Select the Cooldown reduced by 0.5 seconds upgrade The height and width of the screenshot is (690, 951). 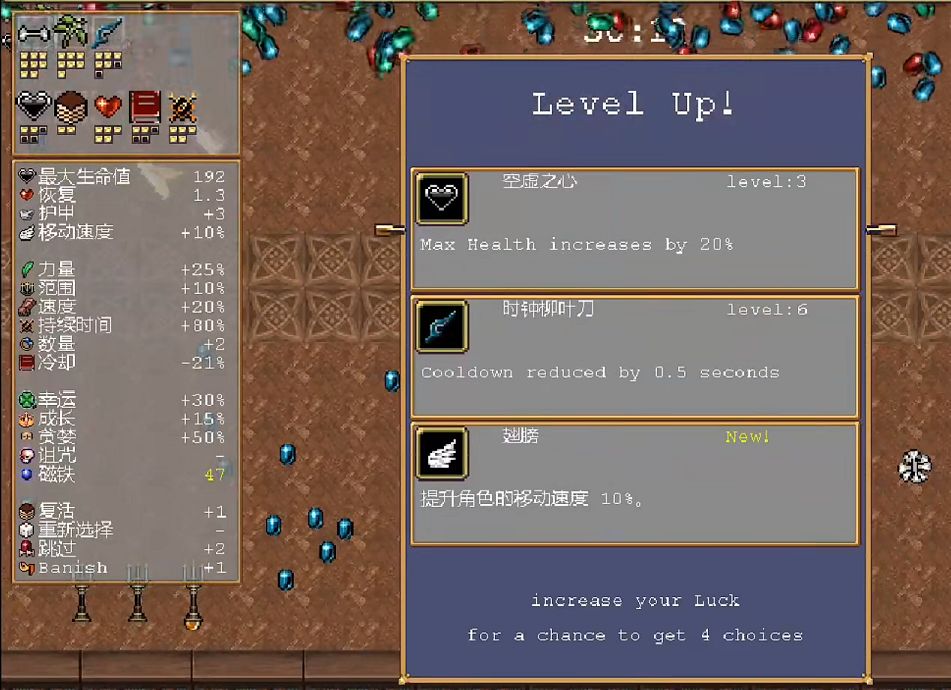(634, 357)
